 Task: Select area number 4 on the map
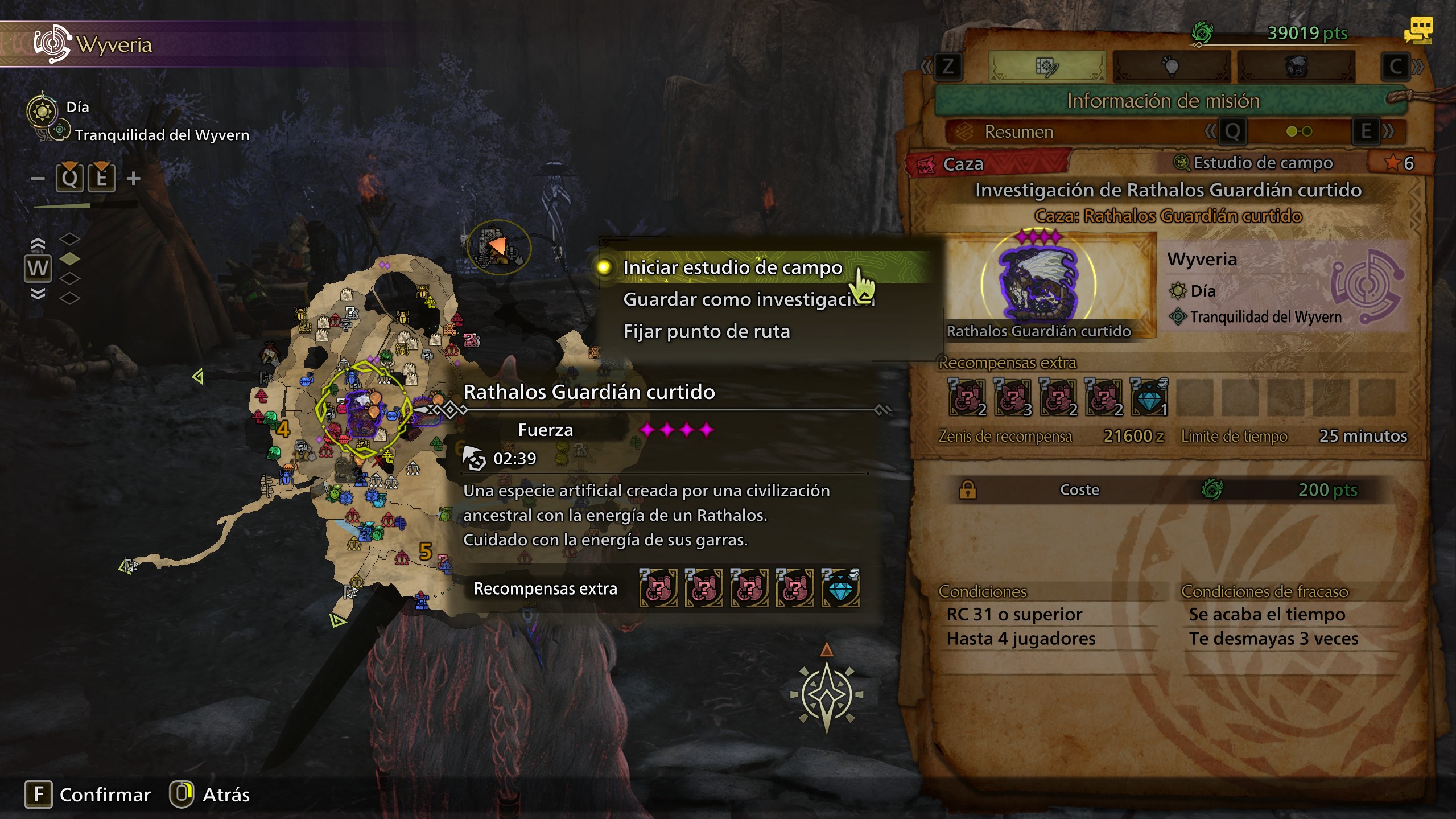pos(283,428)
